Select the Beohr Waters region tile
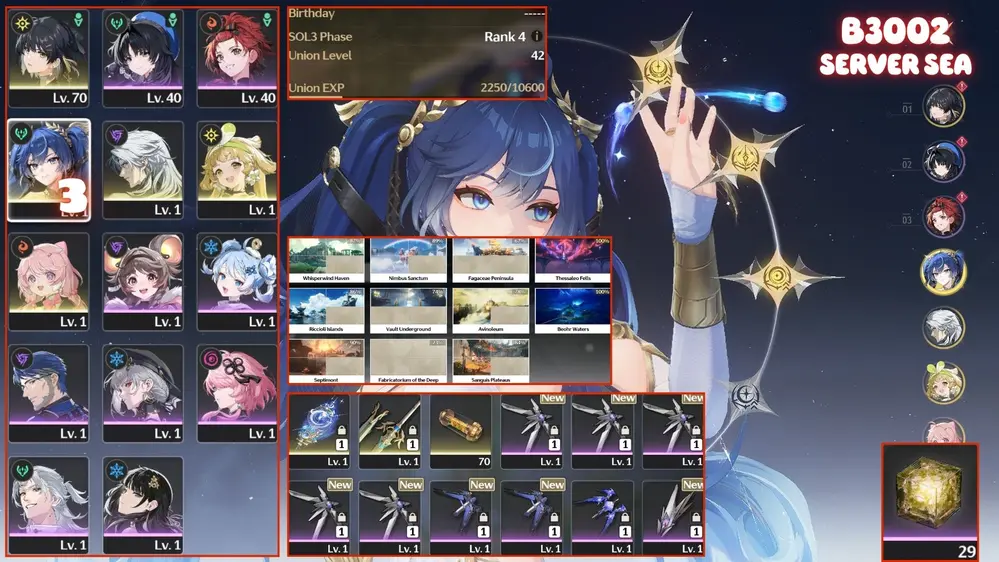This screenshot has width=999, height=562. point(572,311)
